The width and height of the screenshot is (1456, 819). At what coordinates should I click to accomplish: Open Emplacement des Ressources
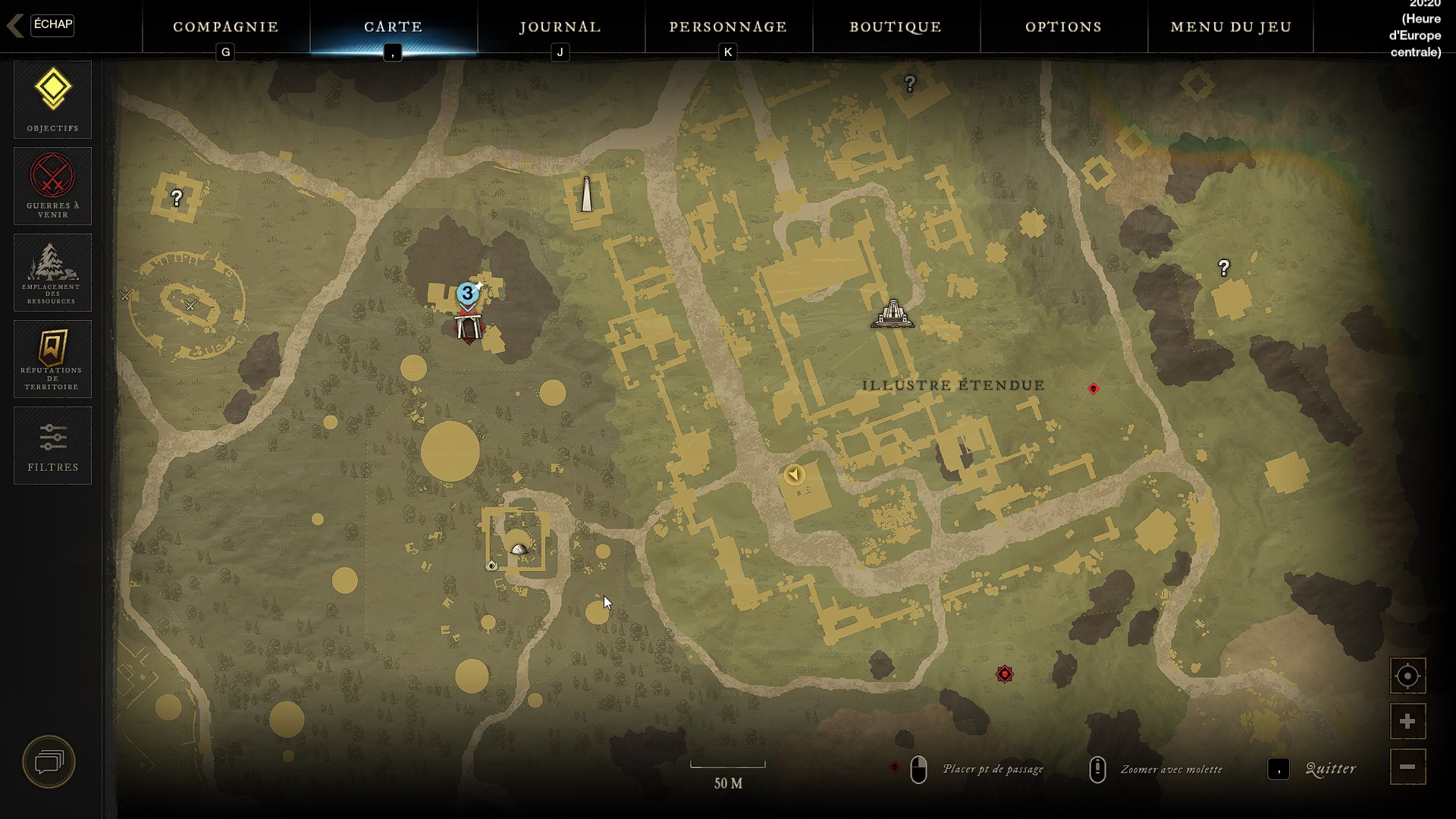click(x=52, y=272)
